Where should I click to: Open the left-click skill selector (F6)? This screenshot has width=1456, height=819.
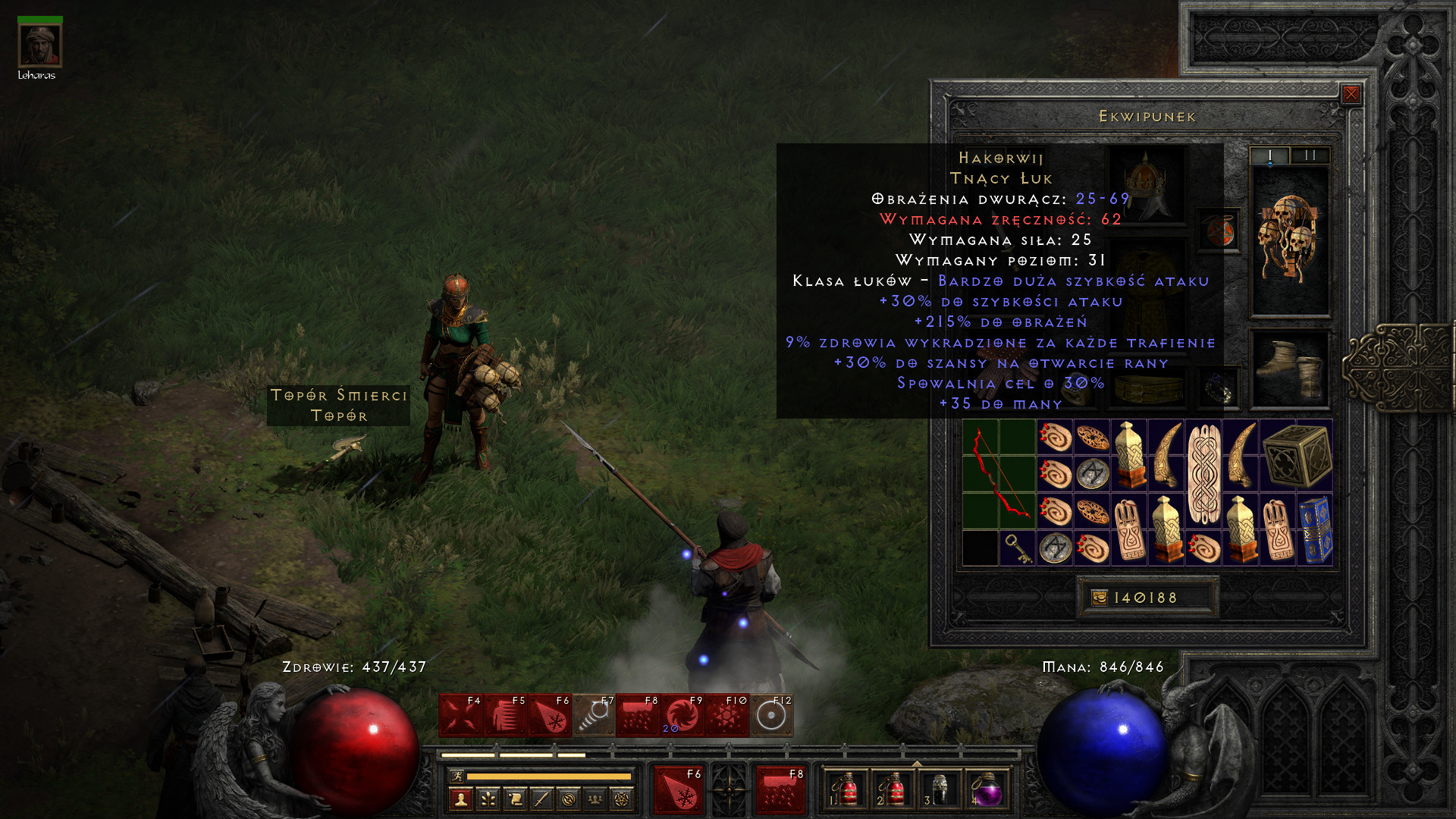click(x=679, y=790)
